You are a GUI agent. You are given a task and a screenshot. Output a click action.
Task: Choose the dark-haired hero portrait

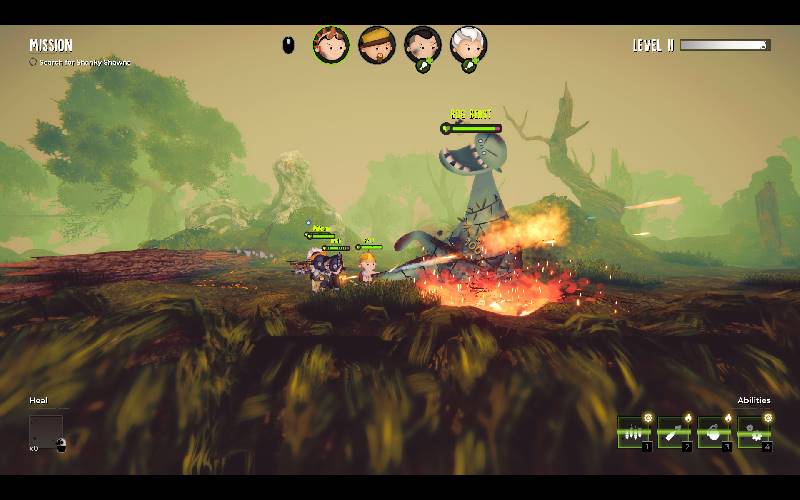pos(423,45)
